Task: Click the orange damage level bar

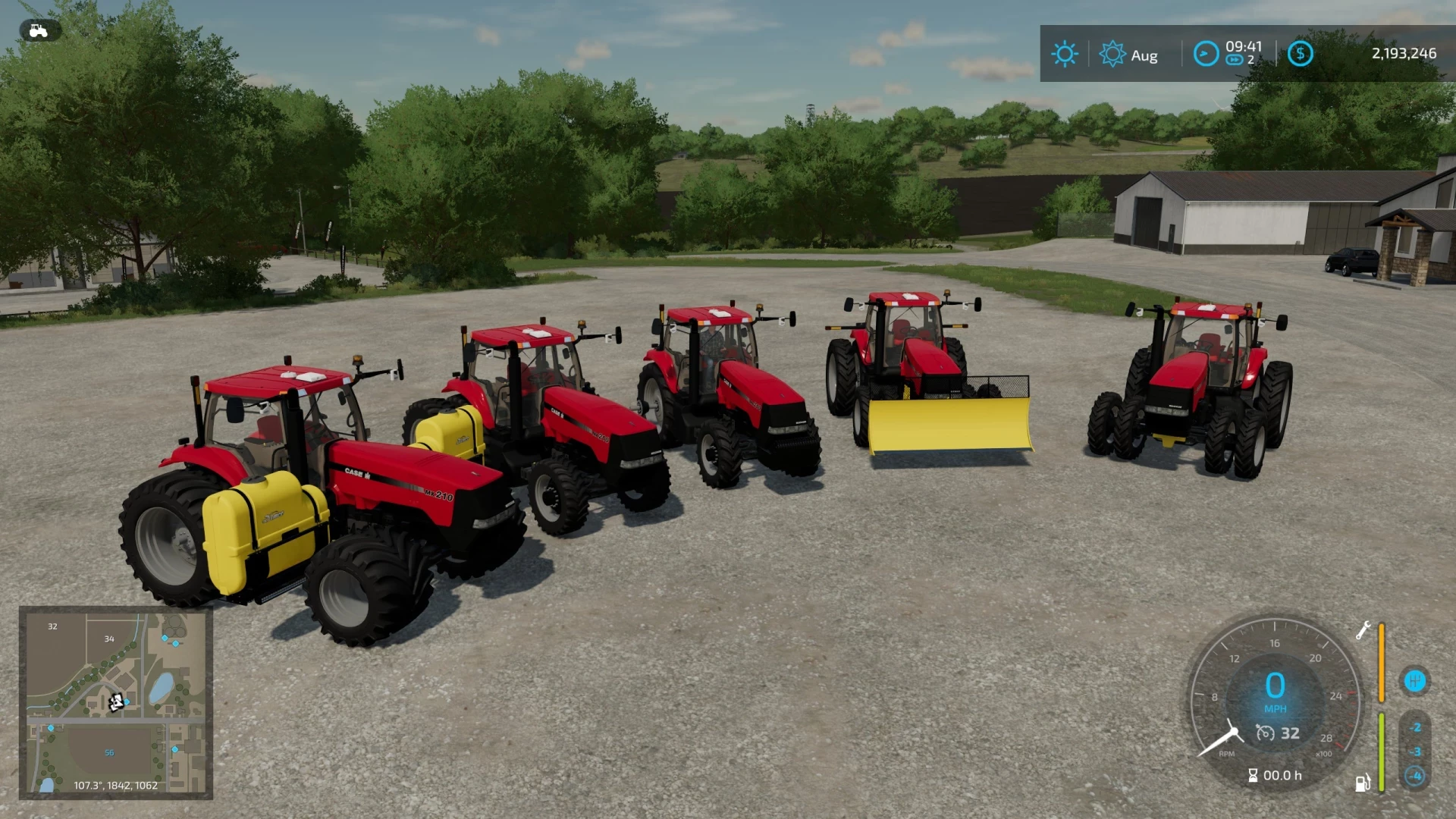Action: click(x=1381, y=662)
